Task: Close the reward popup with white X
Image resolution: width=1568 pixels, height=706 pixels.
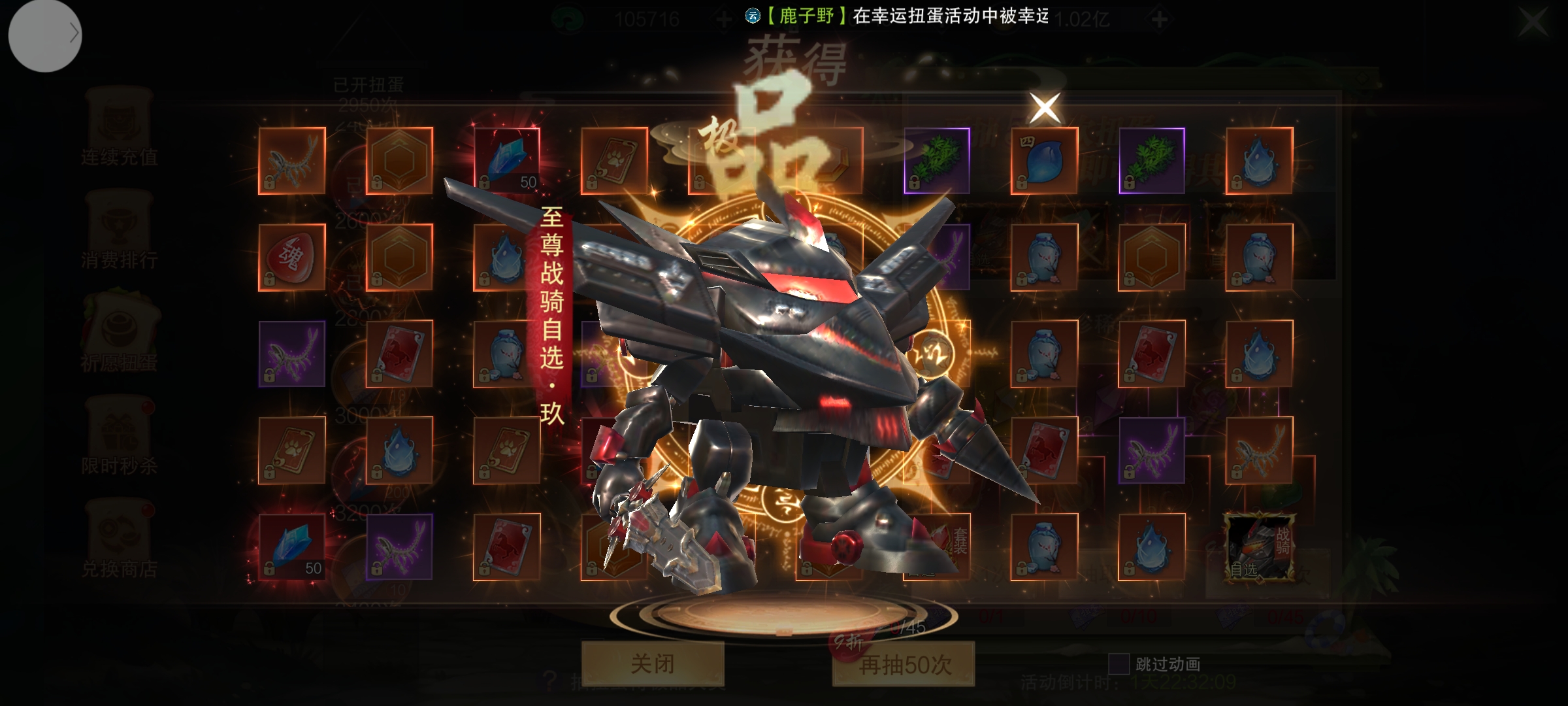Action: point(1045,109)
